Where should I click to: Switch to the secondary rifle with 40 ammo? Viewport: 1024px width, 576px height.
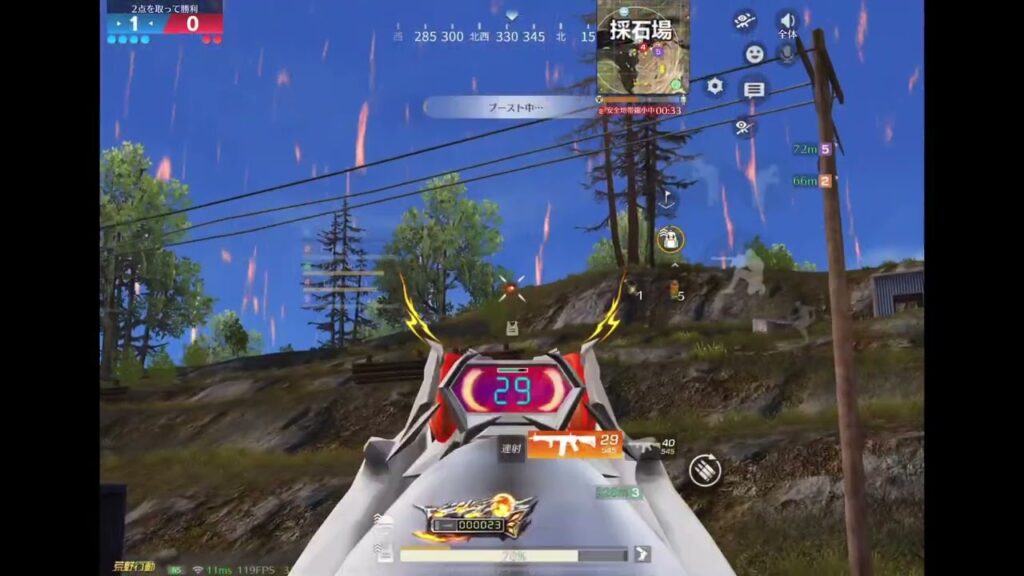[x=654, y=447]
